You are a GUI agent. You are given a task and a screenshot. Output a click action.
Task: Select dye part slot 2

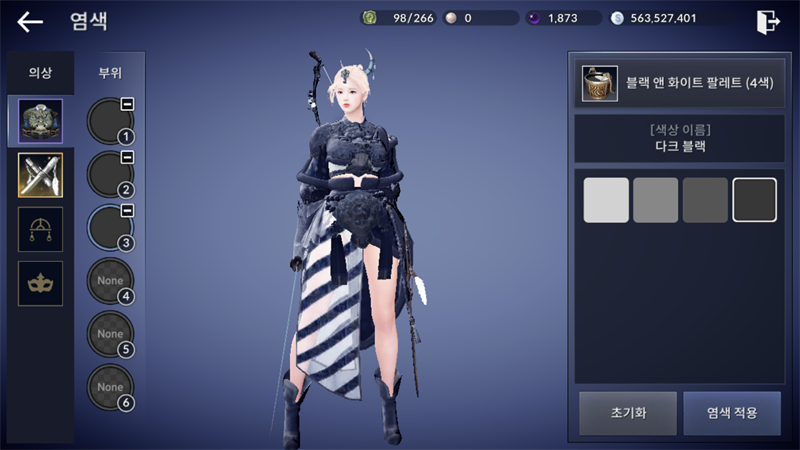(110, 175)
